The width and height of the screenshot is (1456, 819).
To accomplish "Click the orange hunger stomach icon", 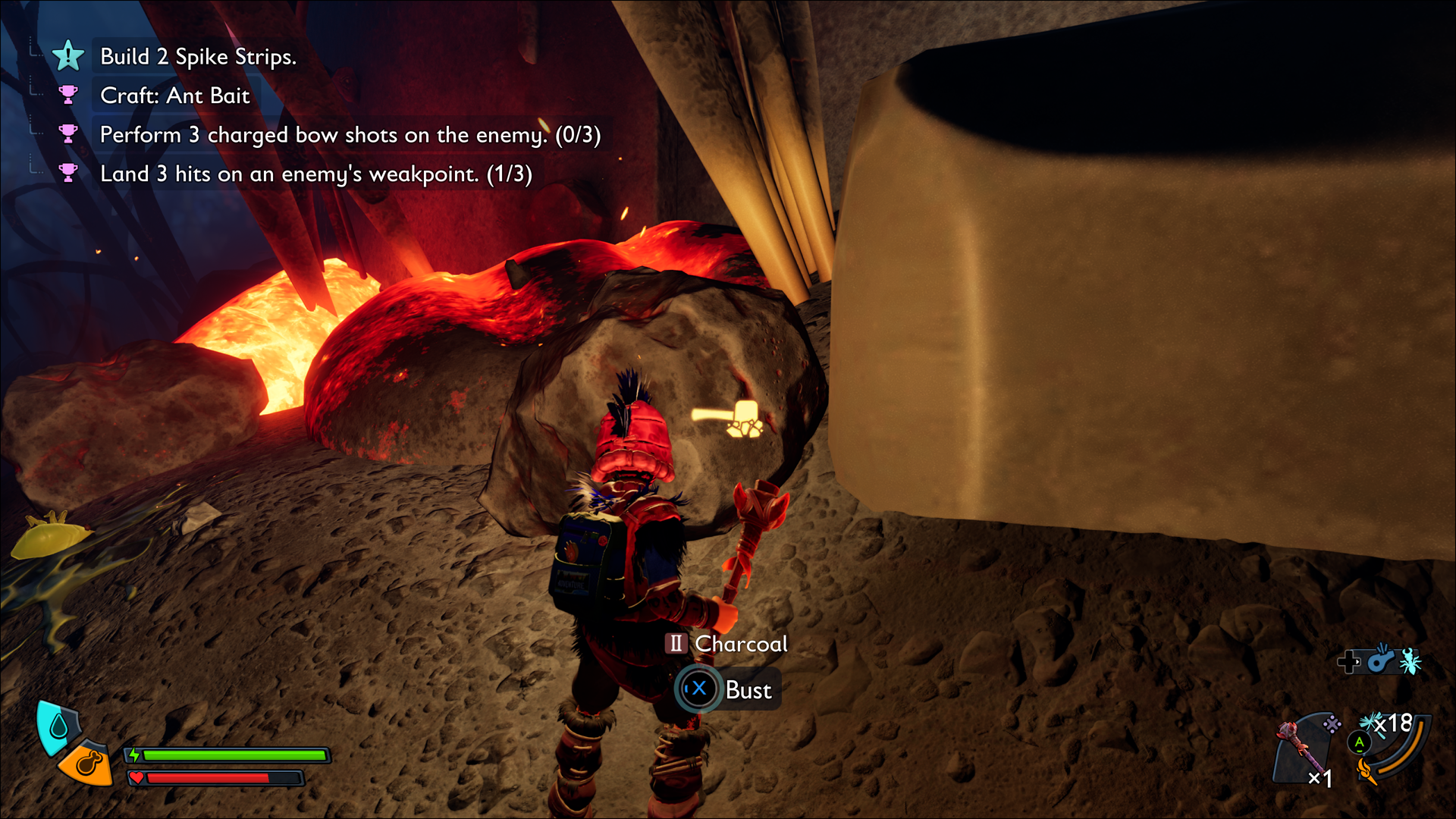I will 86,764.
